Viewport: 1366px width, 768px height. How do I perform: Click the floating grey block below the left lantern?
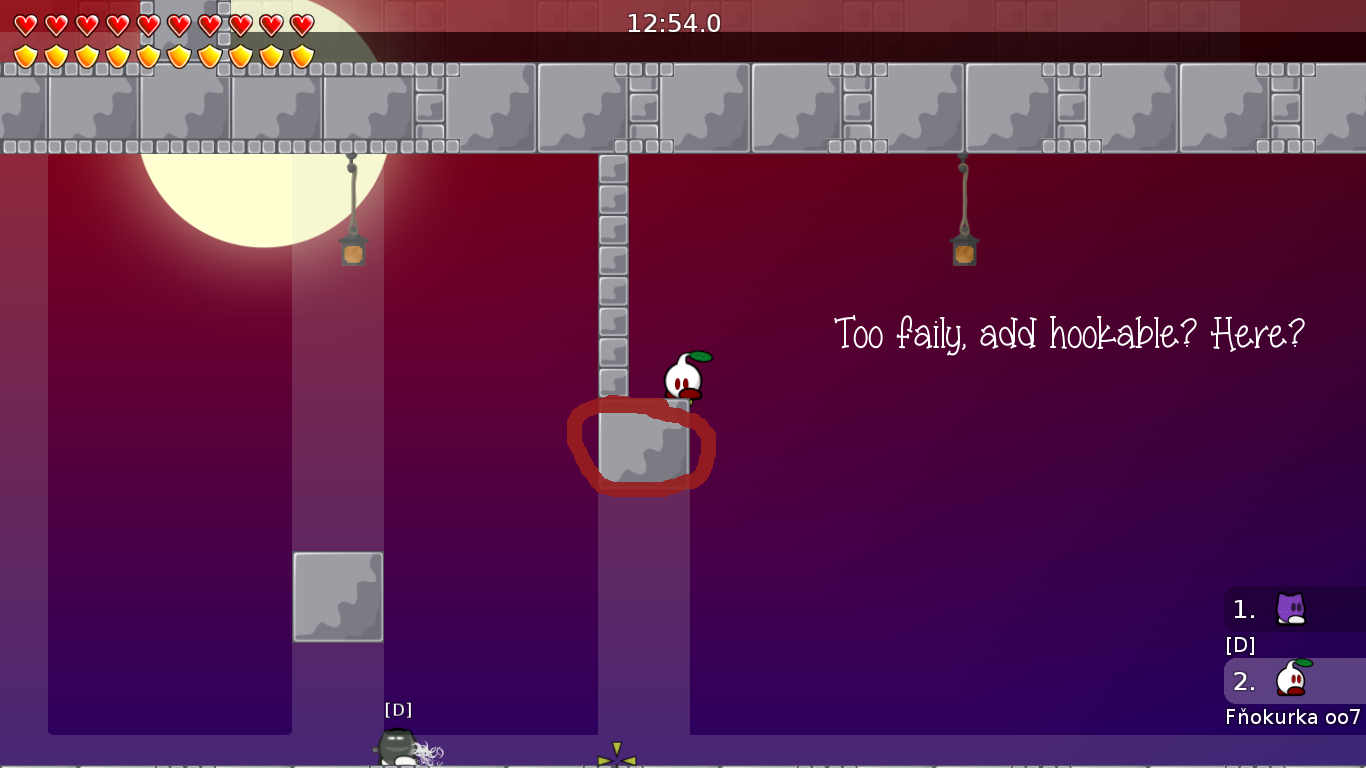tap(338, 596)
